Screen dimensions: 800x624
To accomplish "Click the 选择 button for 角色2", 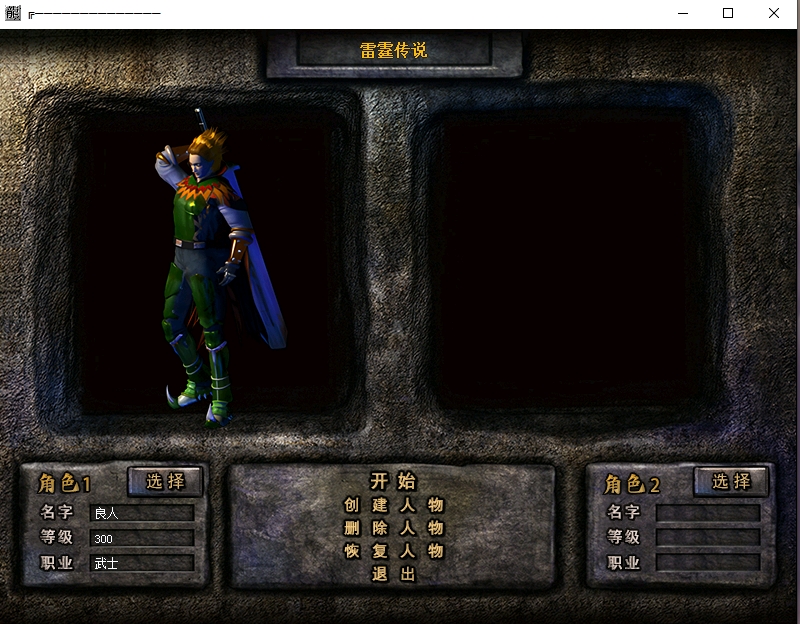I will (731, 481).
